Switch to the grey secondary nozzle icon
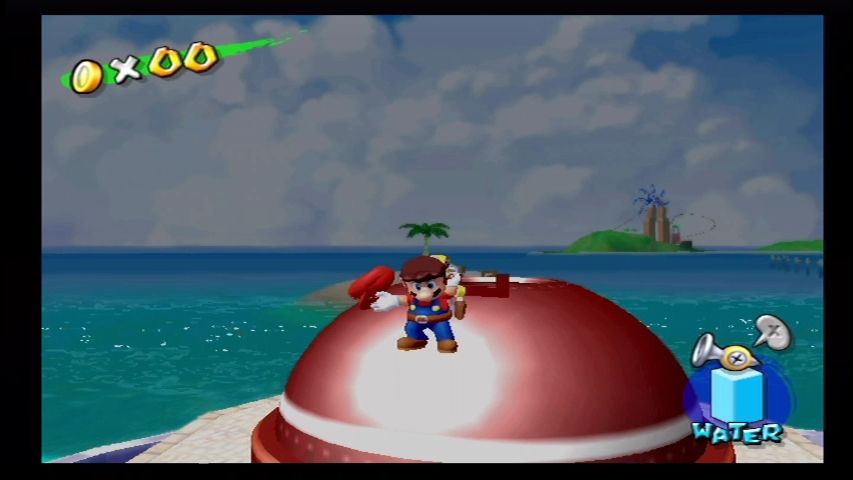The height and width of the screenshot is (480, 853). pyautogui.click(x=772, y=330)
